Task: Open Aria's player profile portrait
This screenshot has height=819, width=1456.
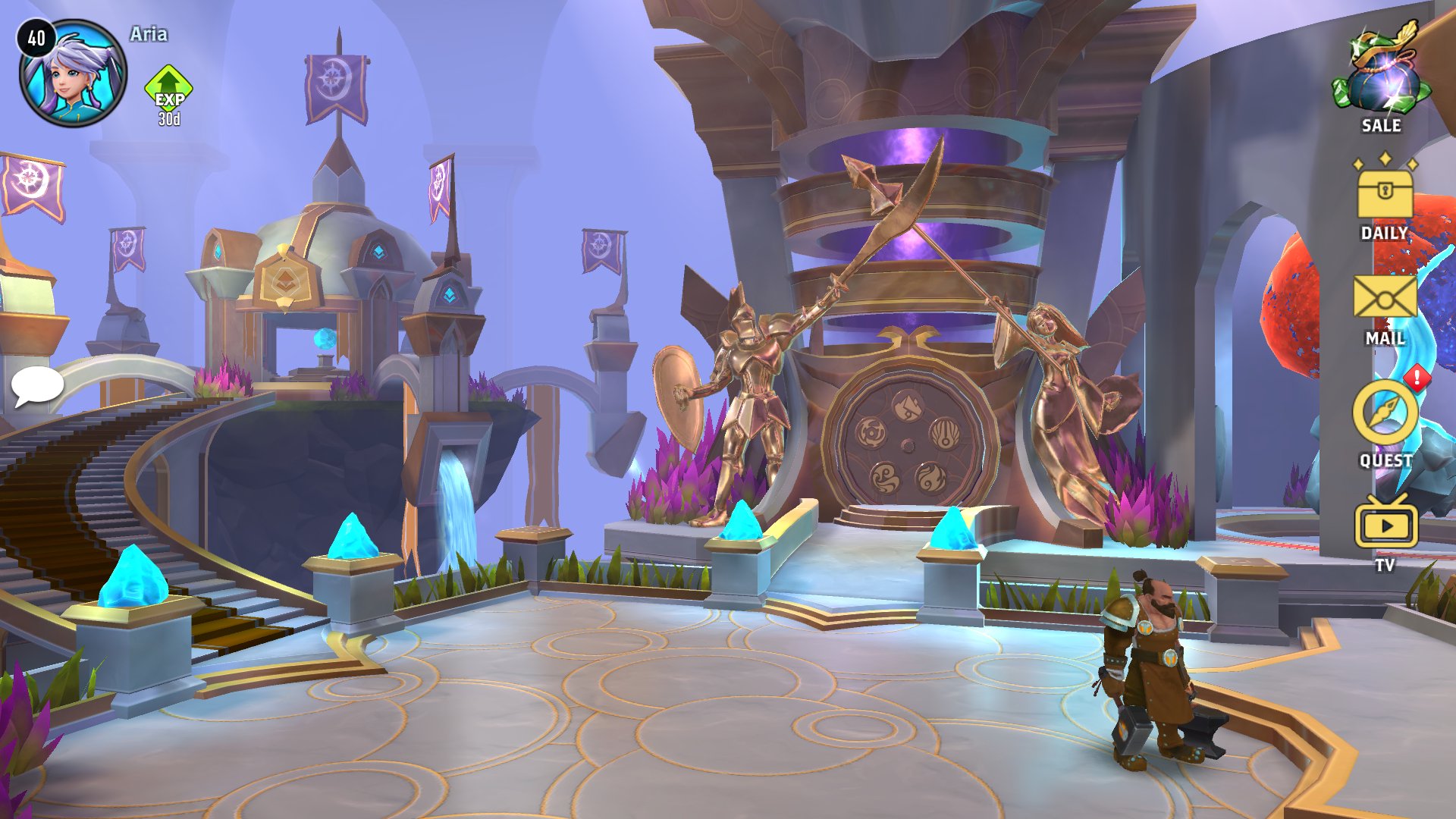Action: pos(73,74)
